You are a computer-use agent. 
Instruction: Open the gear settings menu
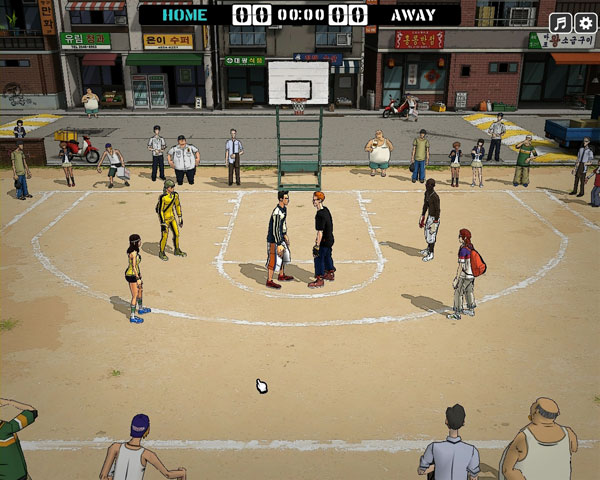[x=586, y=23]
